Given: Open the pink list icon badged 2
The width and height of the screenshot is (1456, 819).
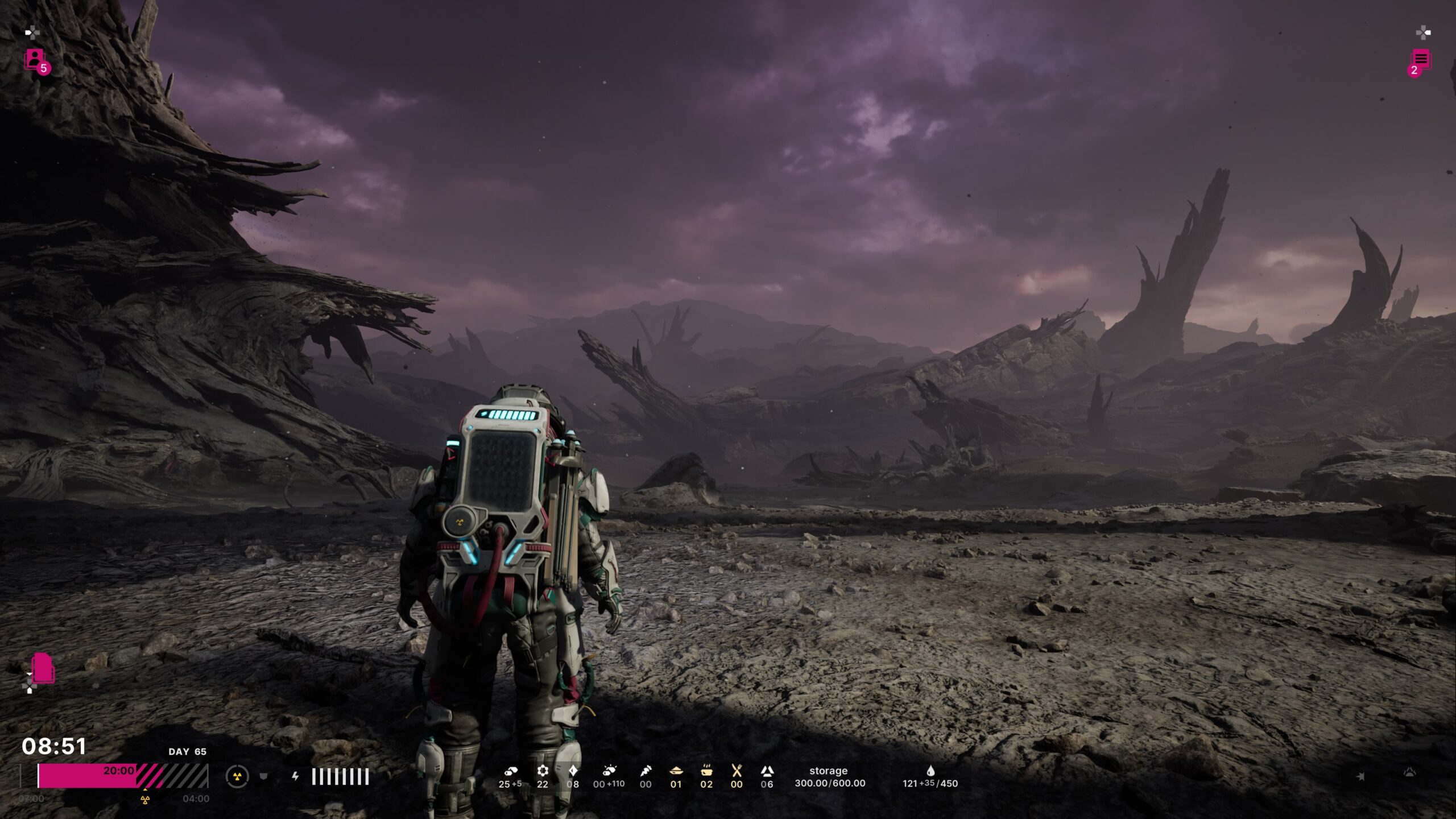Looking at the screenshot, I should (x=1420, y=60).
